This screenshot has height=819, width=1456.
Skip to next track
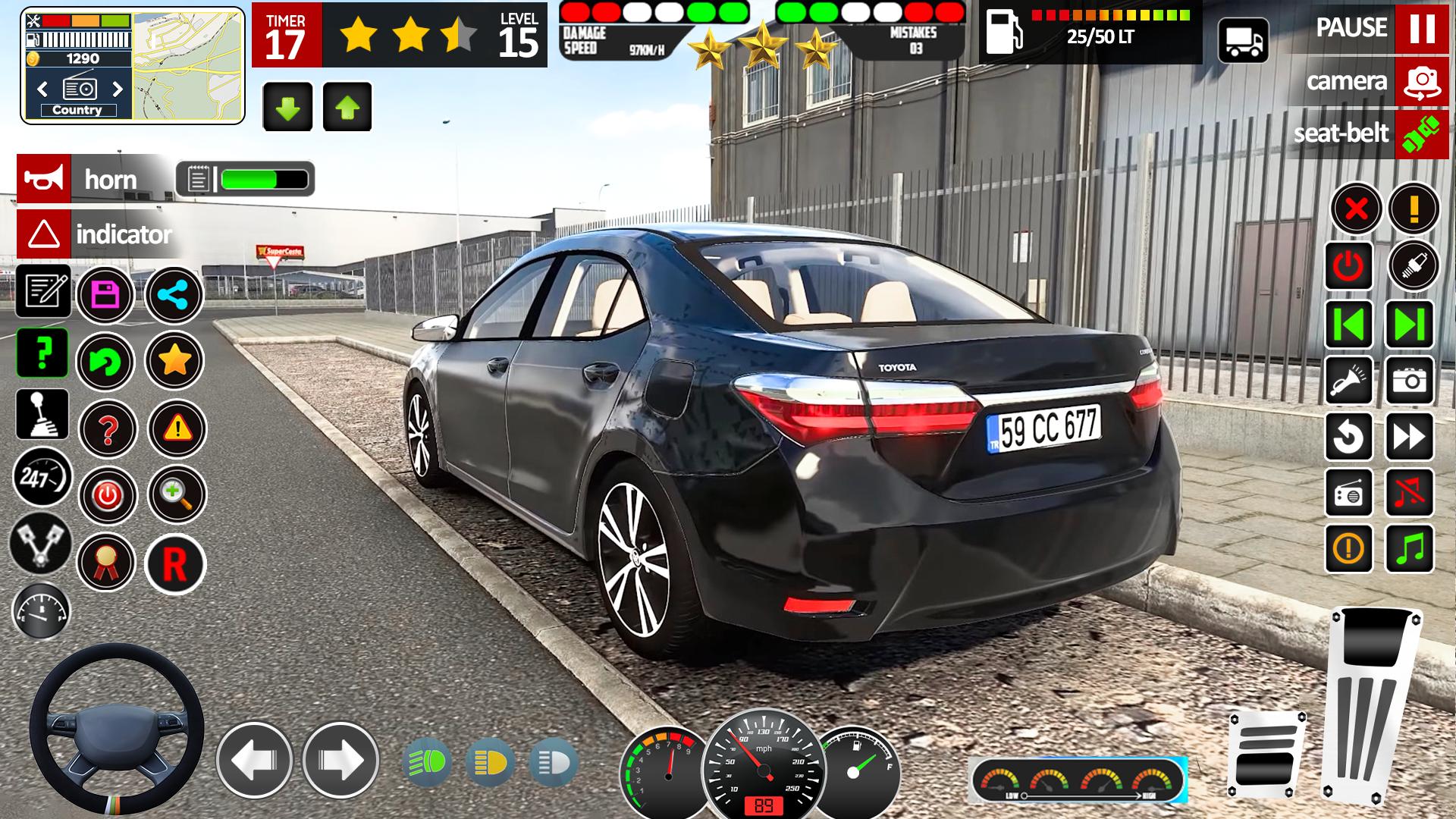point(1409,325)
